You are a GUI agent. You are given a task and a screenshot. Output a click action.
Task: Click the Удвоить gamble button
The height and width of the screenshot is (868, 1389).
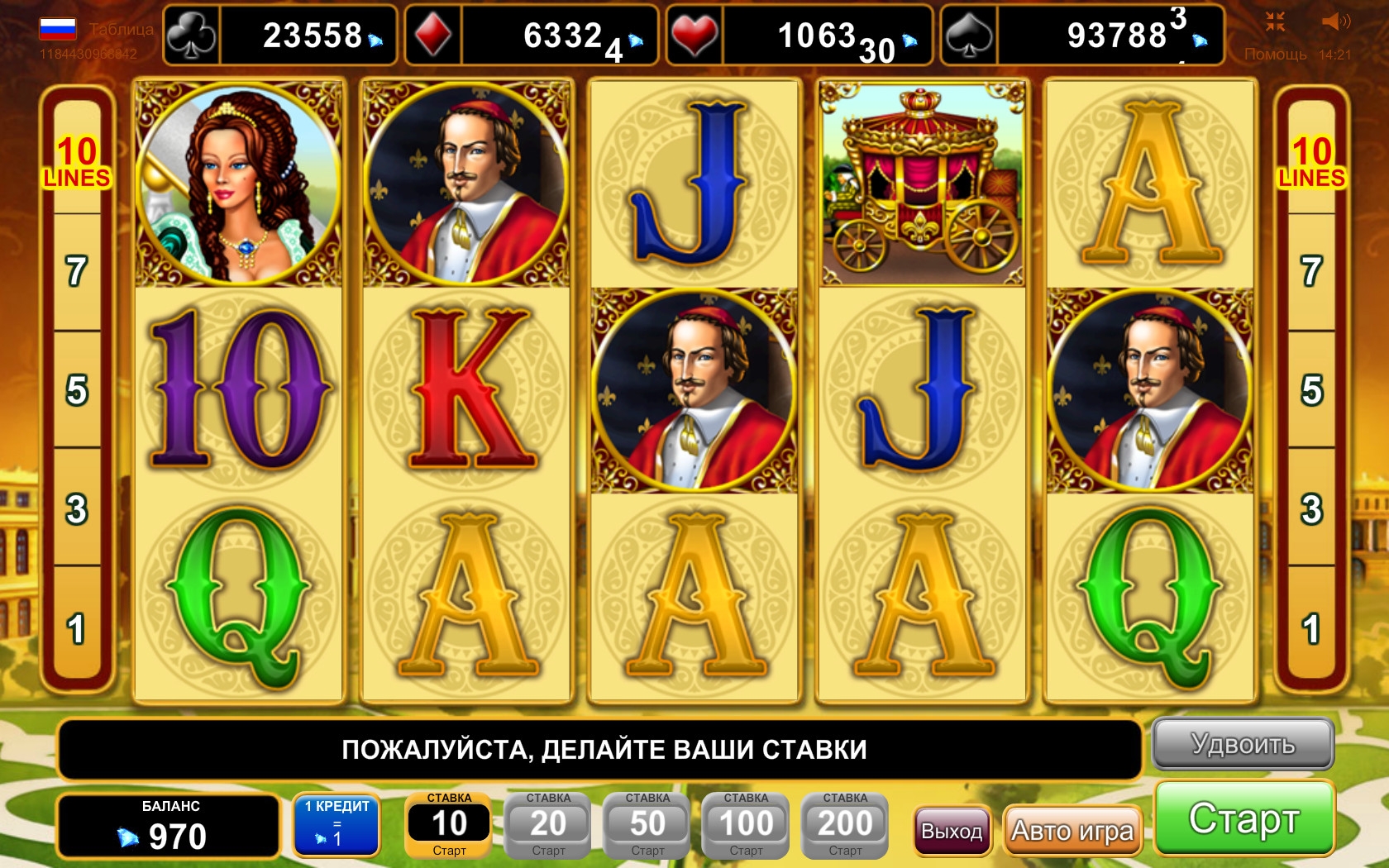[1243, 744]
